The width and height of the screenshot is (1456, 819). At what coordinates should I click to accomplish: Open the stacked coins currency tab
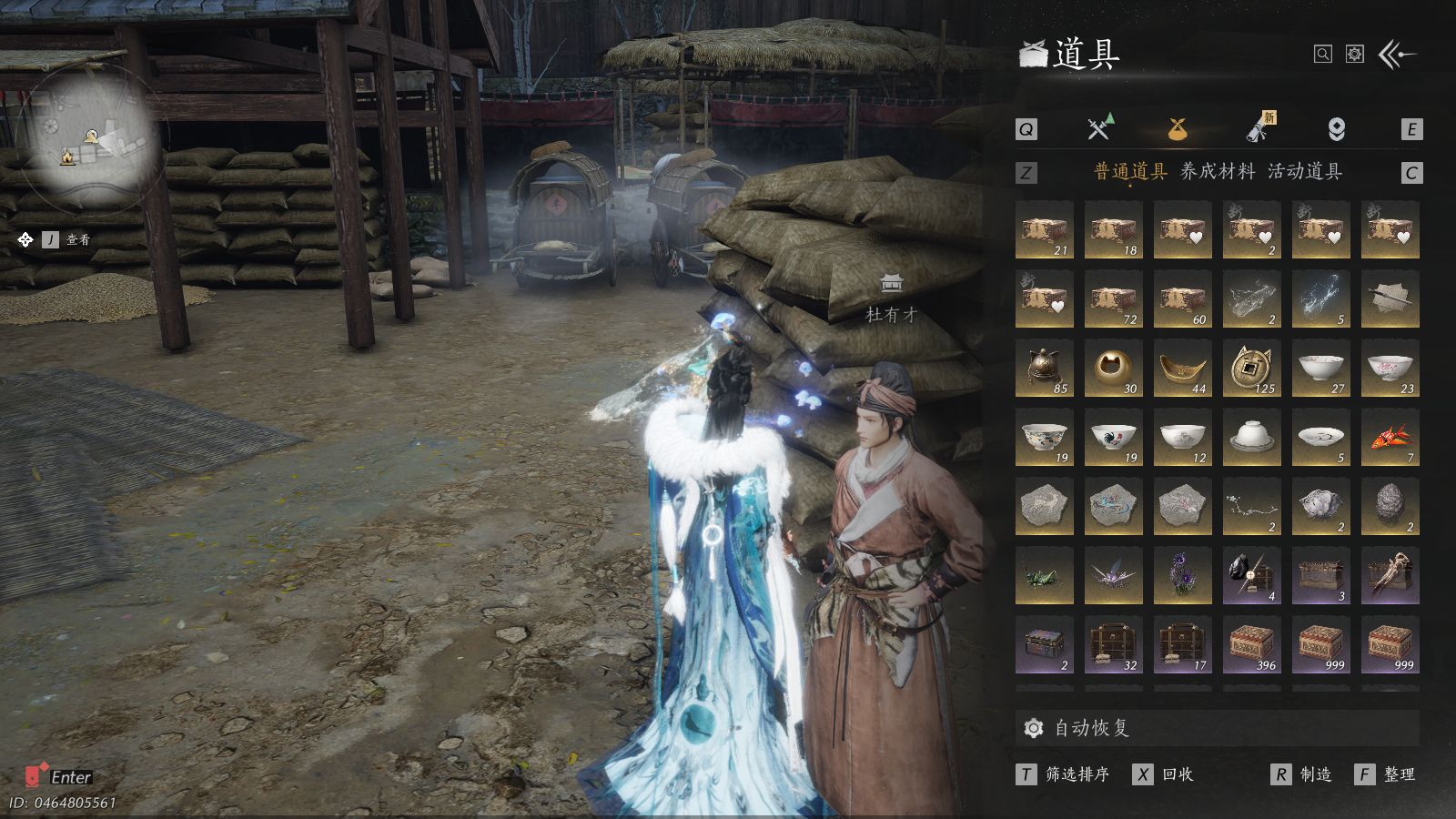(x=1336, y=129)
